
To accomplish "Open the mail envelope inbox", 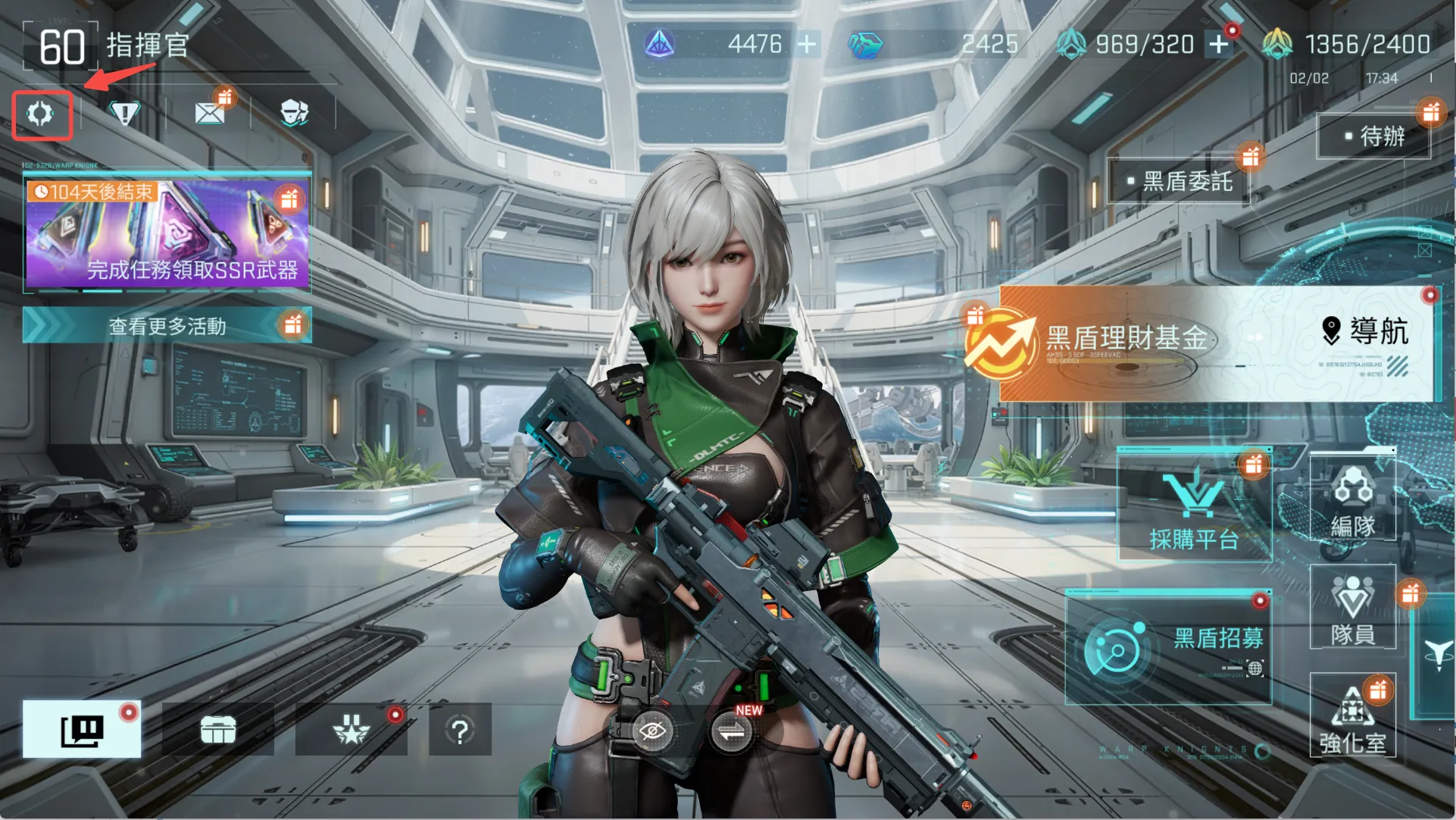I will [209, 114].
